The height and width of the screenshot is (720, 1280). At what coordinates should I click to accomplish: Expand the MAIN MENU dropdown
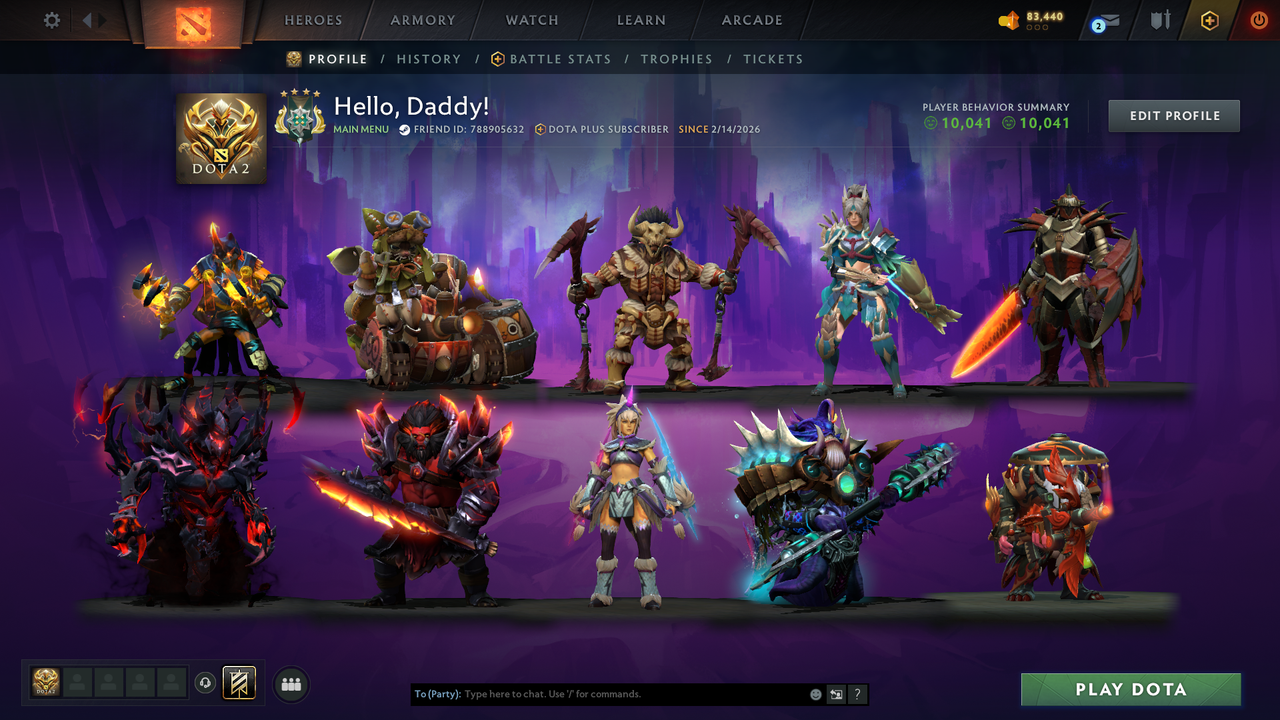pos(361,129)
